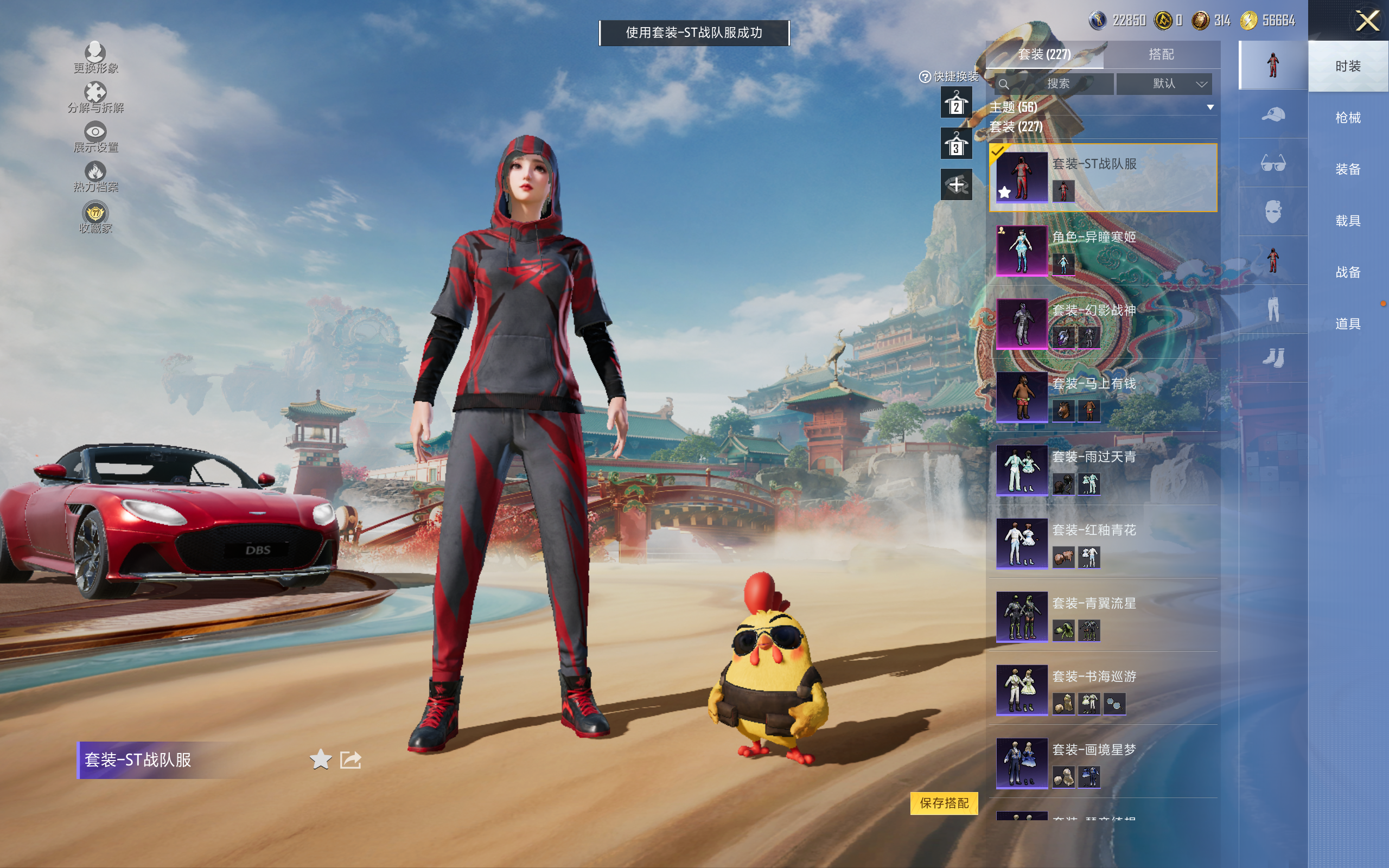Choose the 套装-幻影战神 outfit

pyautogui.click(x=1102, y=324)
